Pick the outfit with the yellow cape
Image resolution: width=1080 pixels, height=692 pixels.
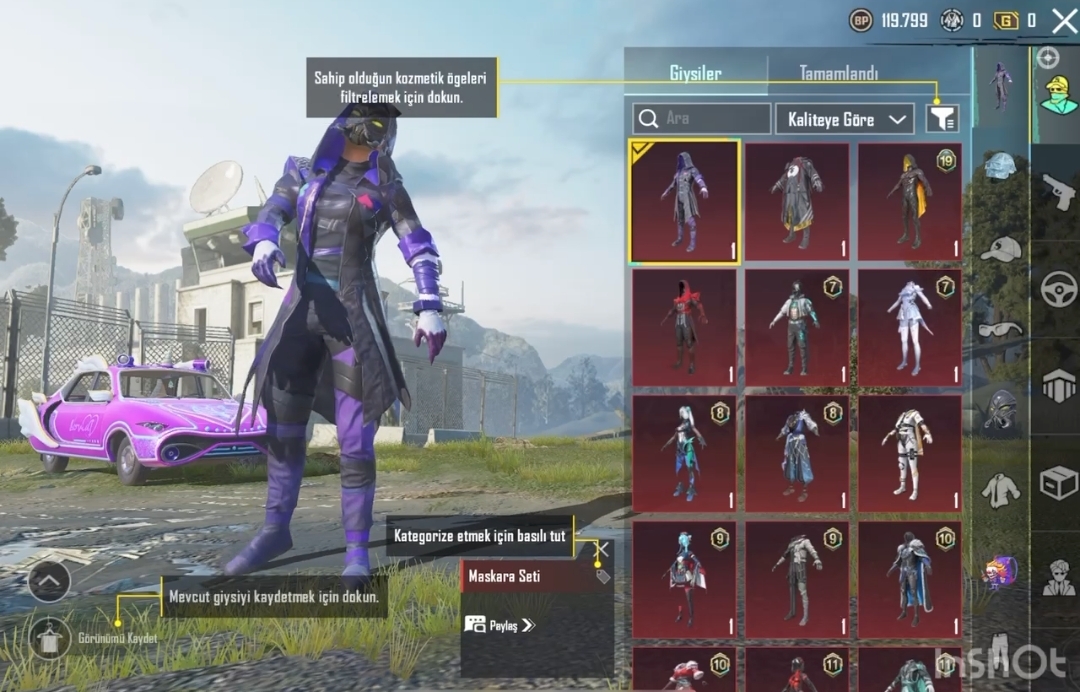coord(909,201)
